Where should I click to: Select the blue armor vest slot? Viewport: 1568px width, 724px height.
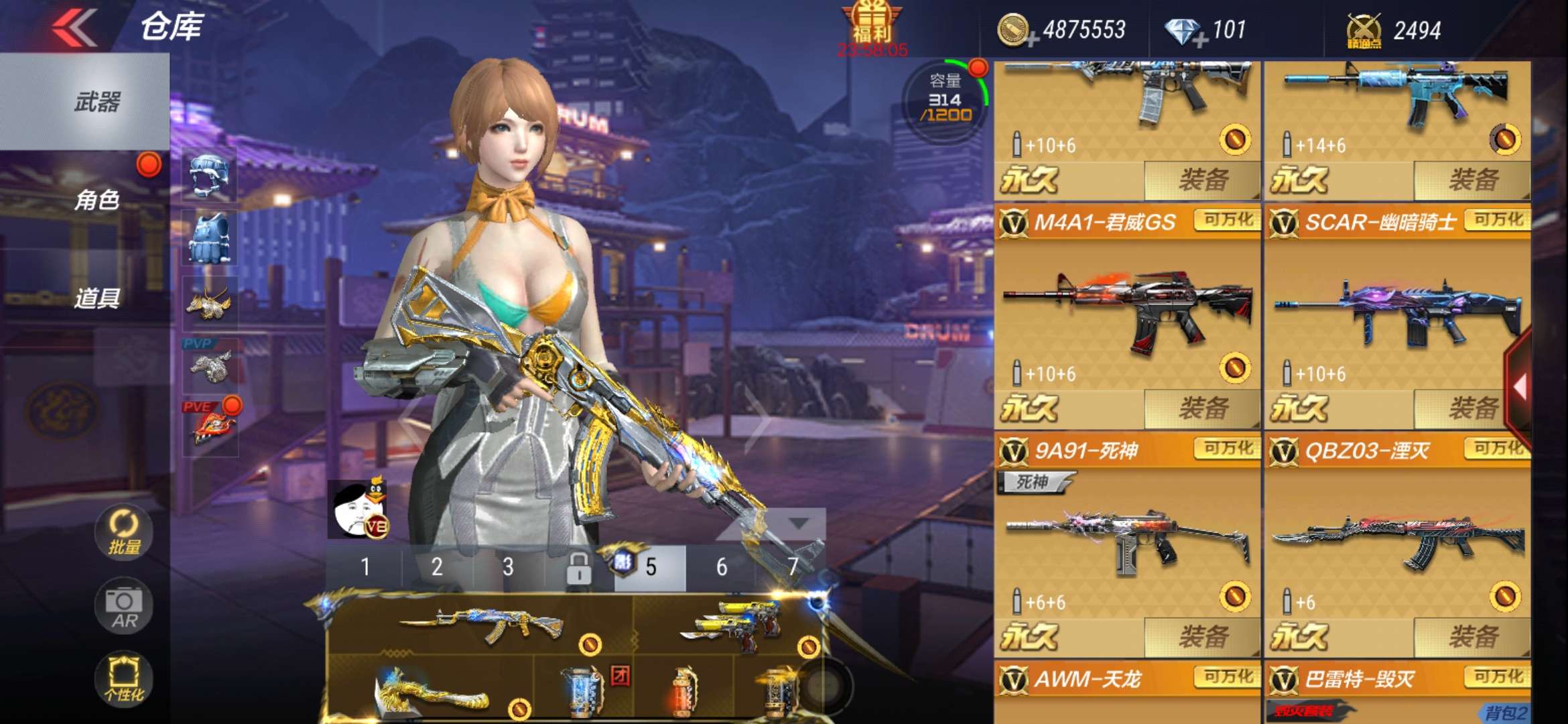210,239
